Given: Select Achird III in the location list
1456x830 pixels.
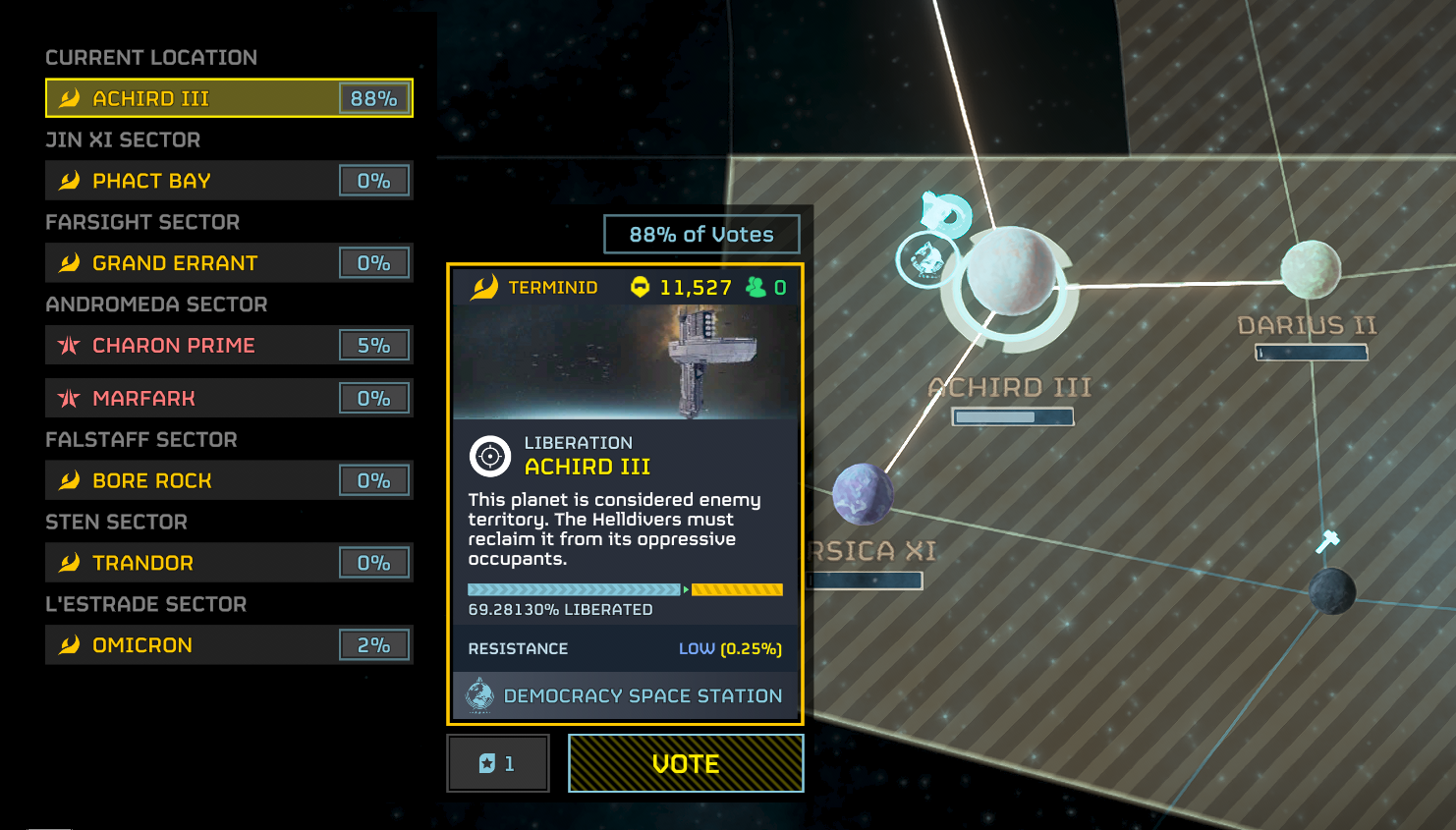Looking at the screenshot, I should 228,98.
